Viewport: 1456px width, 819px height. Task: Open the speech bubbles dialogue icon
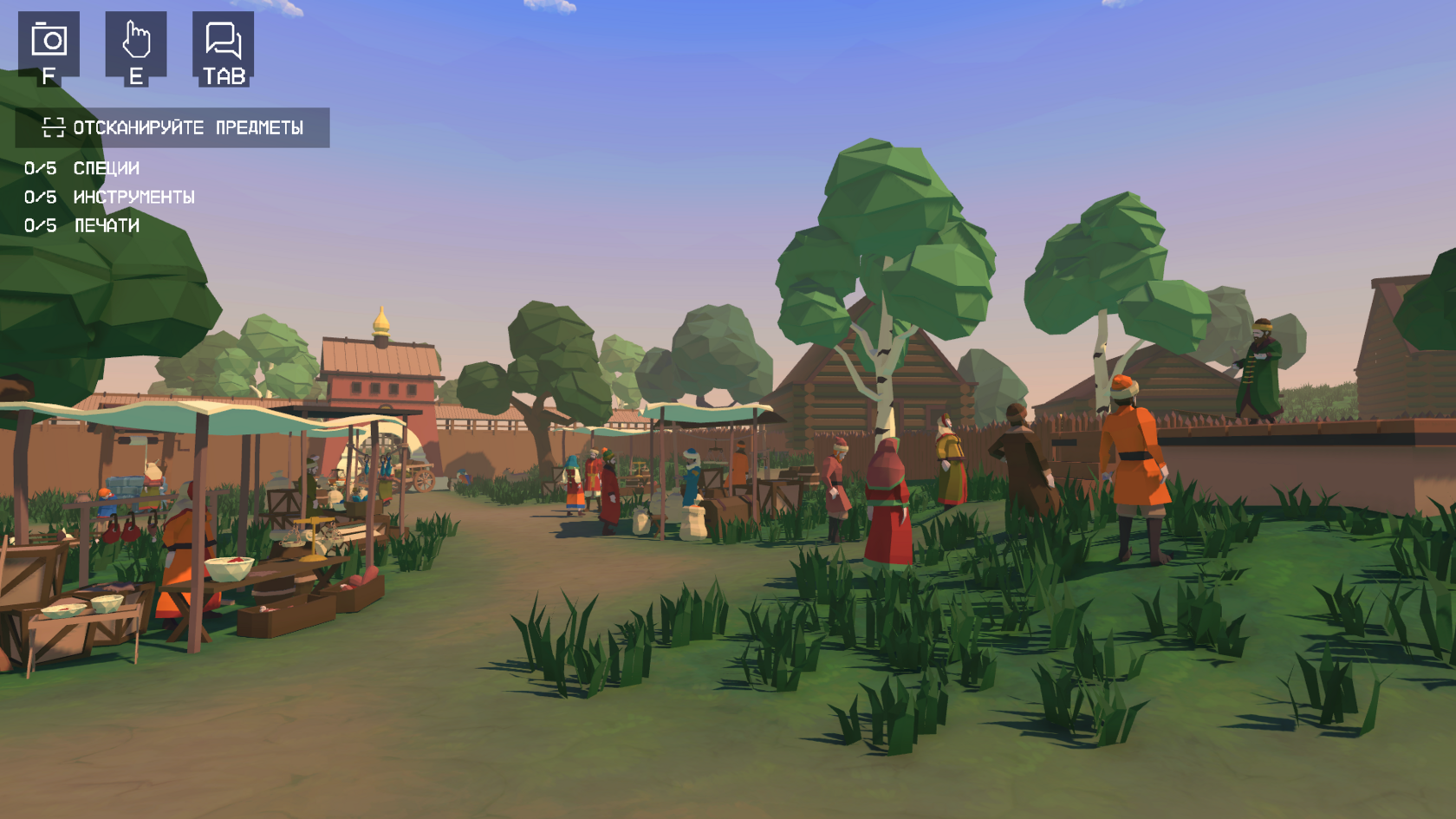coord(224,42)
